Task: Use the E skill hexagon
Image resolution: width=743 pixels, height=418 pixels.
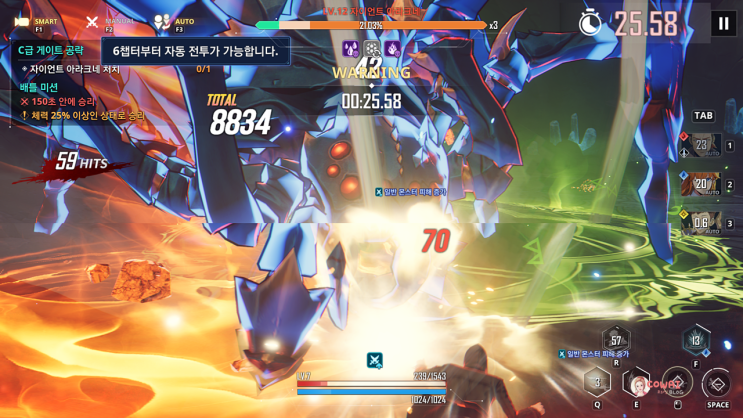Action: tap(637, 383)
